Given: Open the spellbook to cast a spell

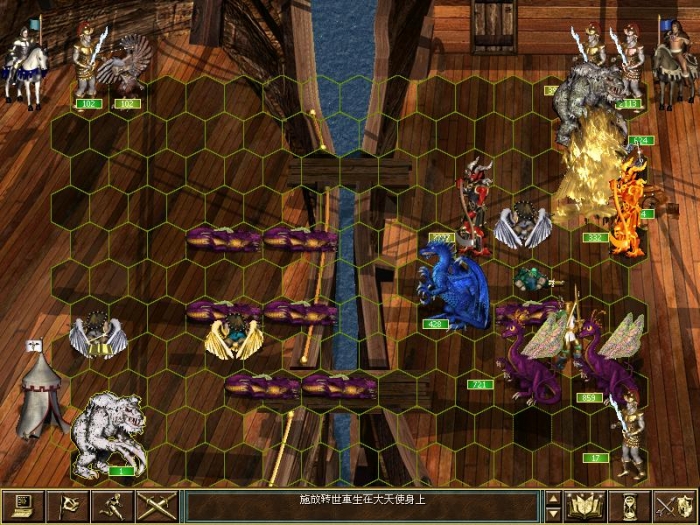Looking at the screenshot, I should point(586,506).
